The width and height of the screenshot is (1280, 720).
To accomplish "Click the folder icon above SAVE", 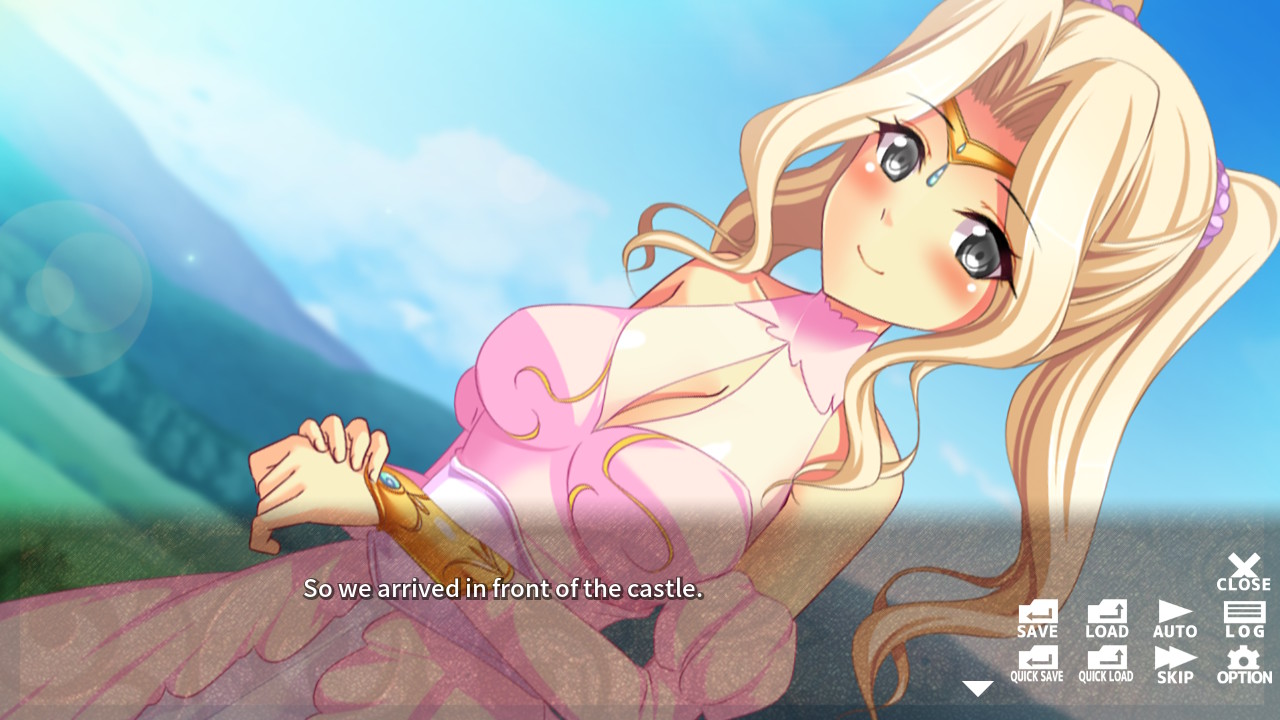I will tap(1037, 612).
